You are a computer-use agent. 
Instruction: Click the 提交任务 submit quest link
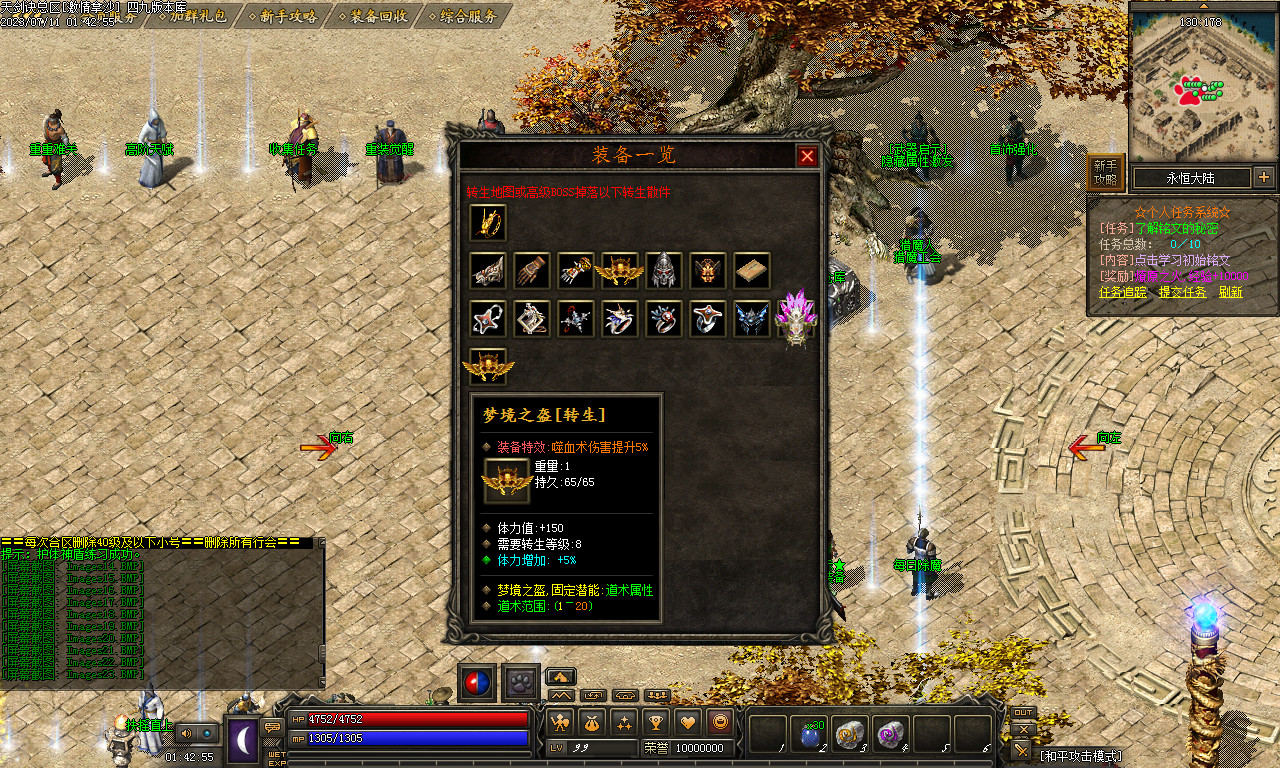click(x=1182, y=292)
